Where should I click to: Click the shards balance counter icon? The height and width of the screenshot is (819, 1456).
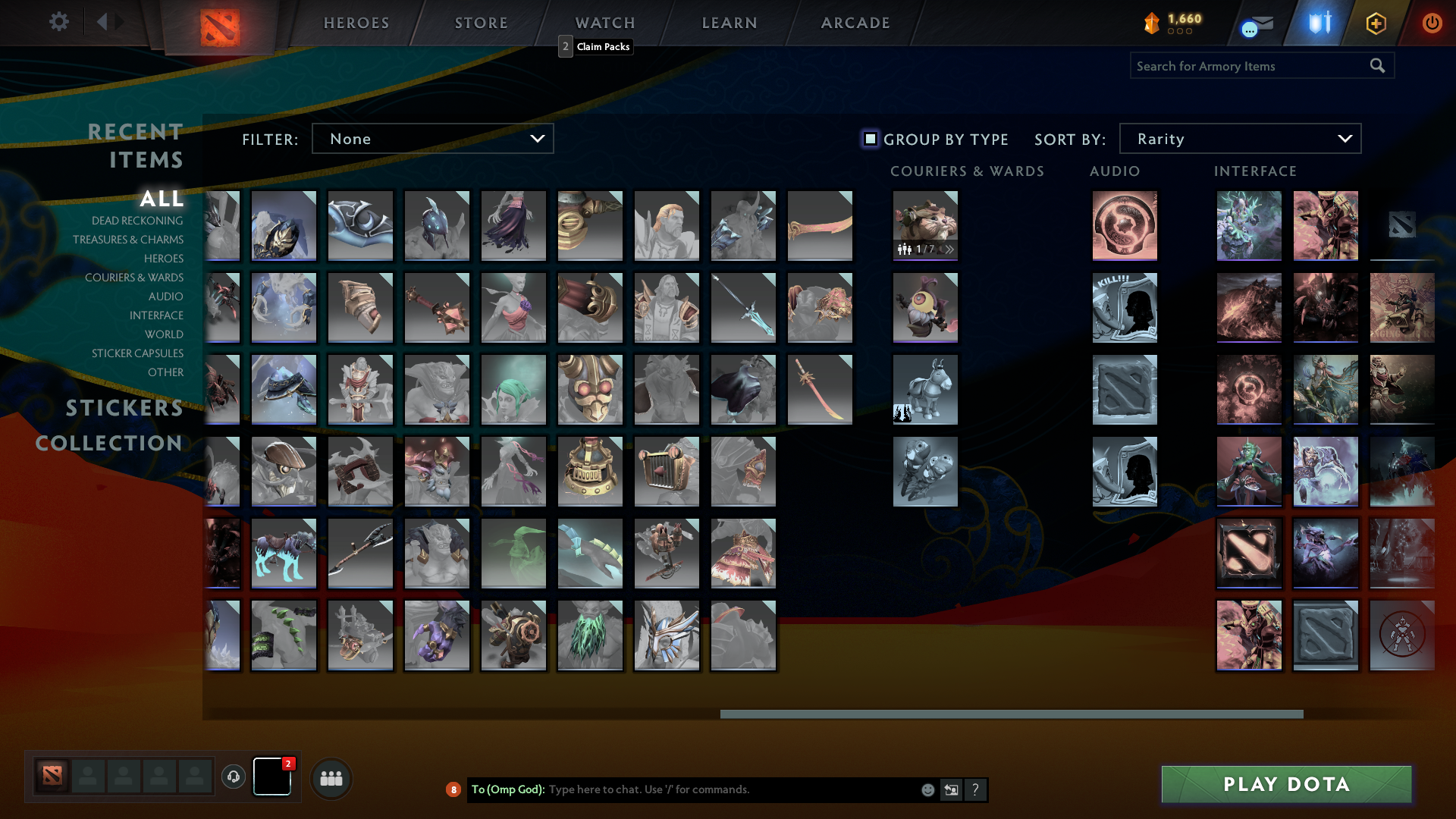[1151, 24]
